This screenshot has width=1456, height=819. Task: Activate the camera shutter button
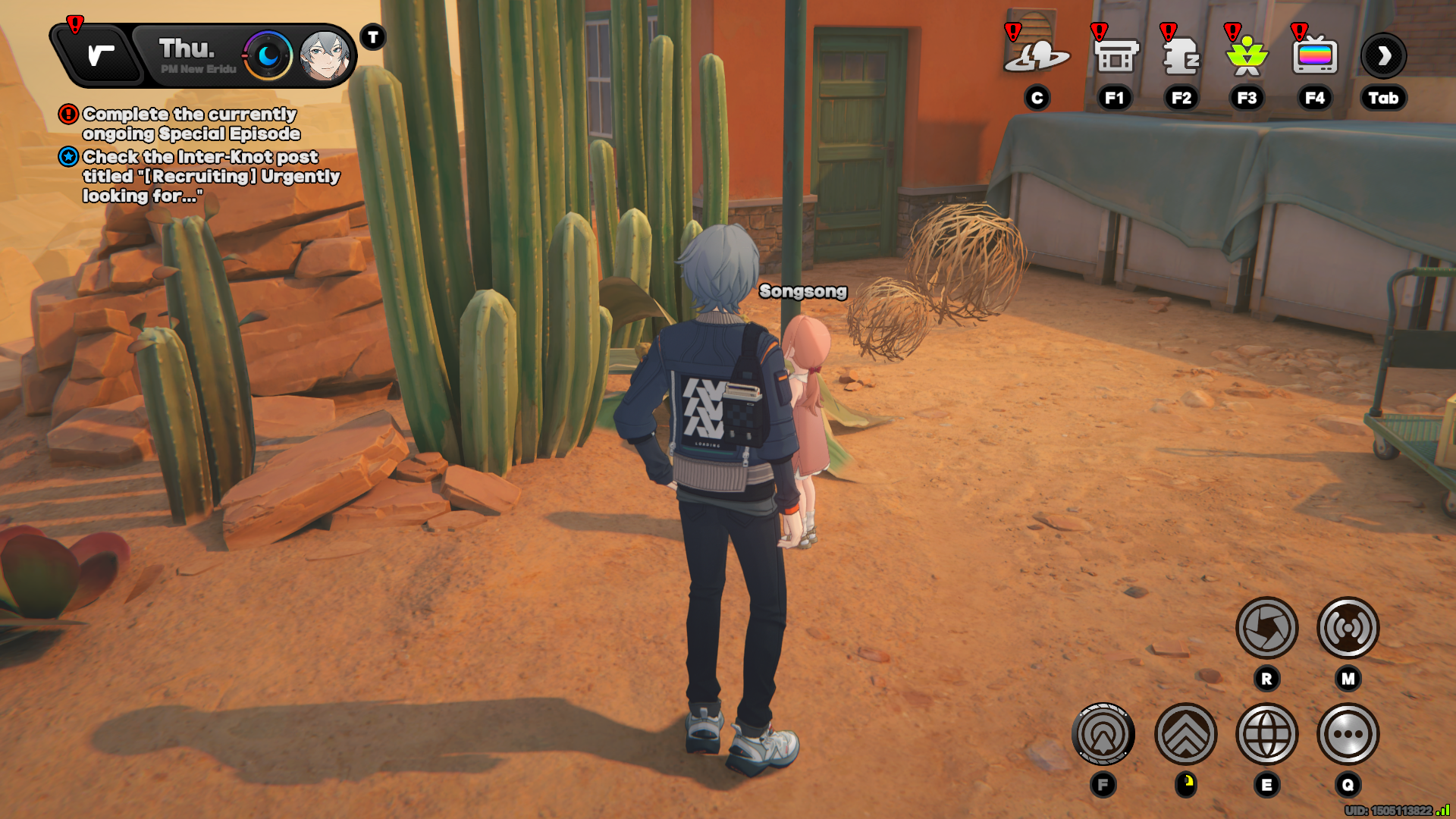pos(1266,628)
